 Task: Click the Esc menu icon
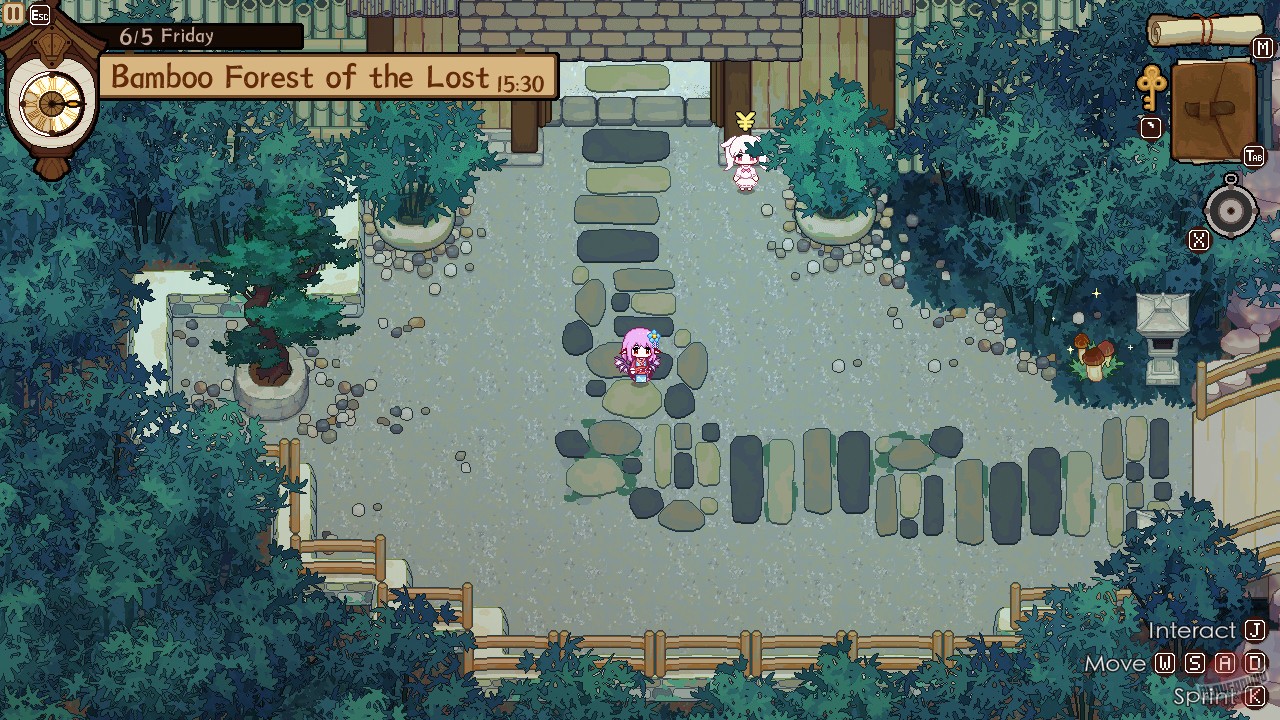(38, 14)
